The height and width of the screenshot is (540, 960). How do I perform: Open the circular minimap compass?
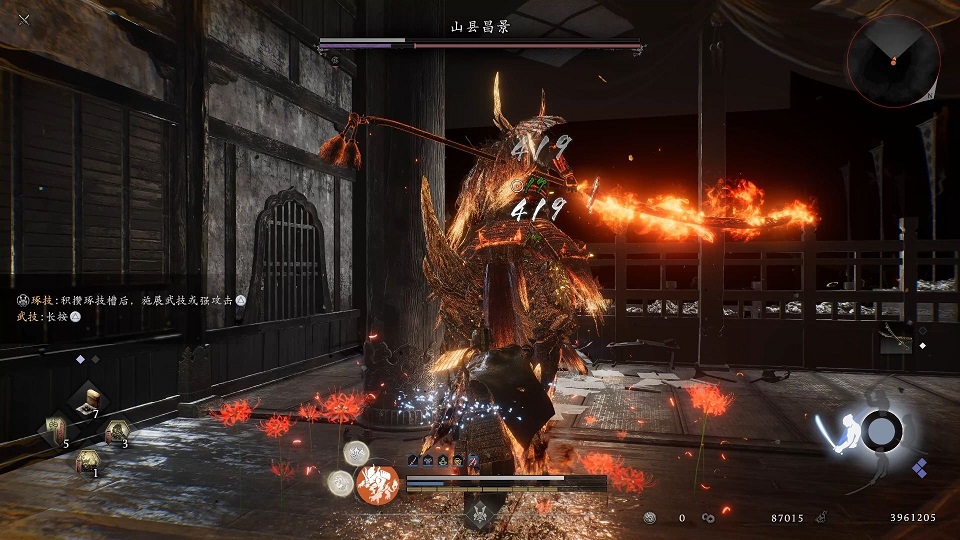pyautogui.click(x=893, y=60)
